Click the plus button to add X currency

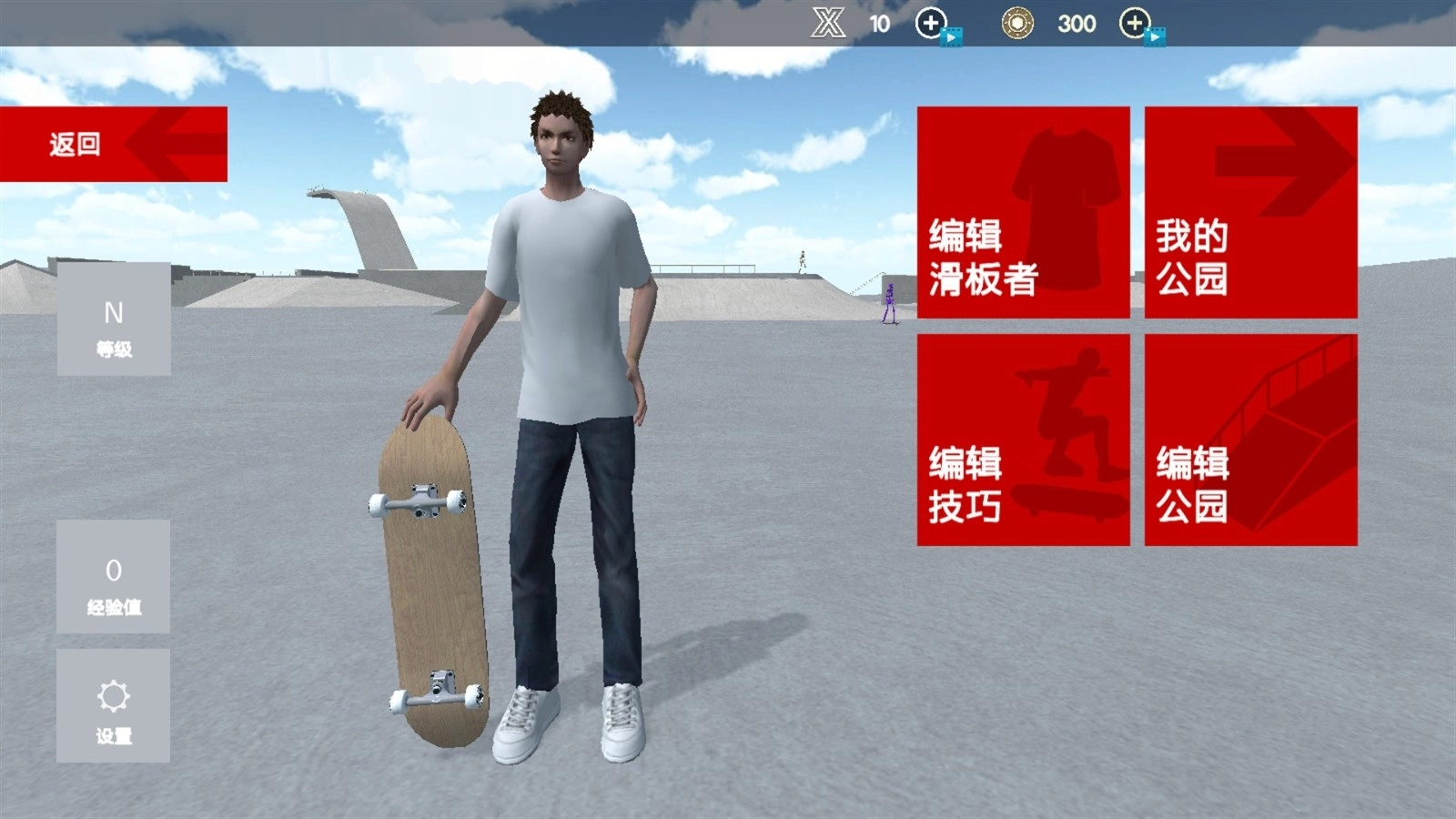(932, 23)
